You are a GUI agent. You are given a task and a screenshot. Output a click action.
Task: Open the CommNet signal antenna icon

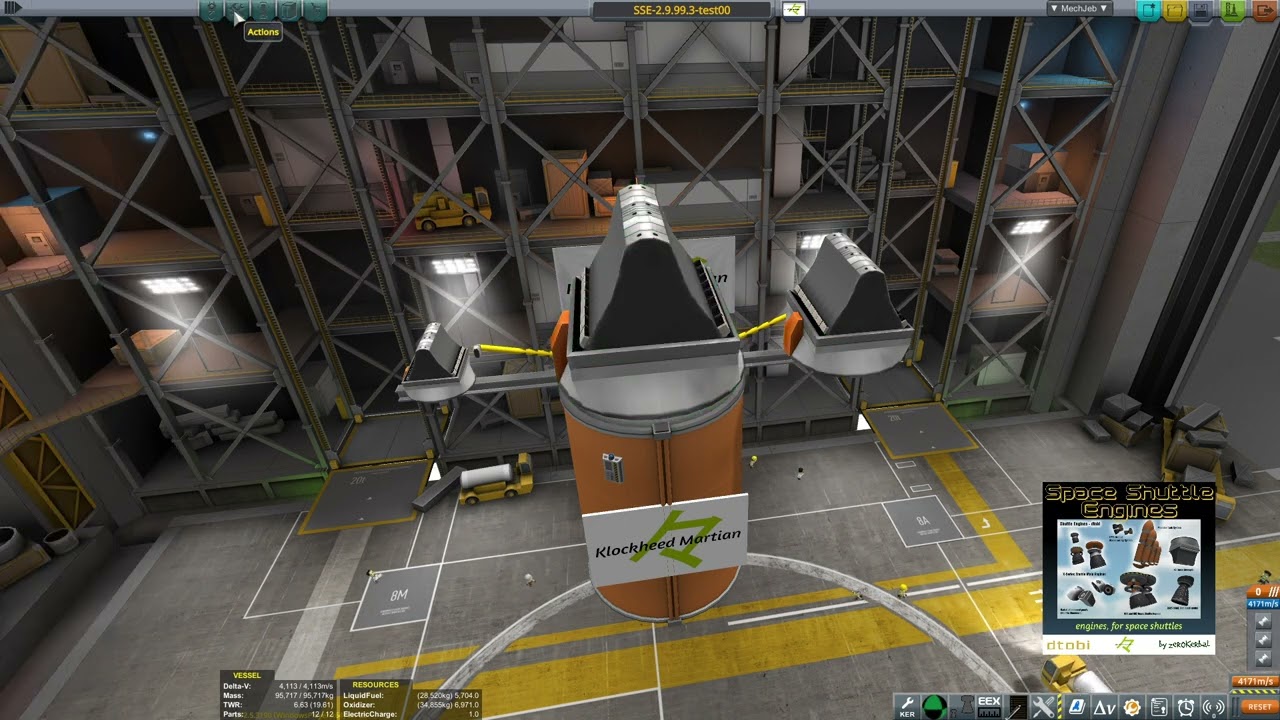coord(1214,707)
